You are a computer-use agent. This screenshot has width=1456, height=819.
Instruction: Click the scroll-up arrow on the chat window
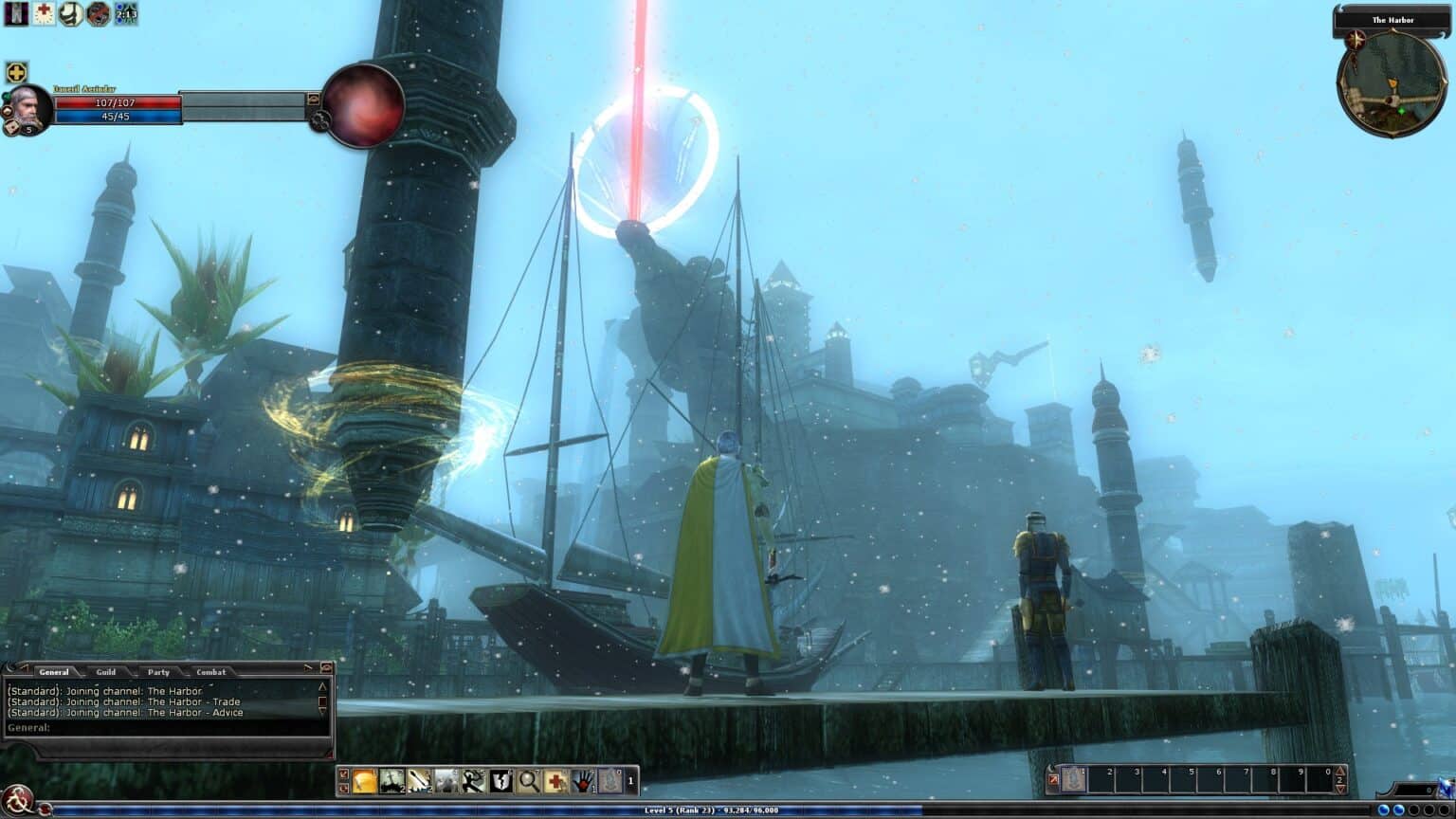[x=321, y=687]
